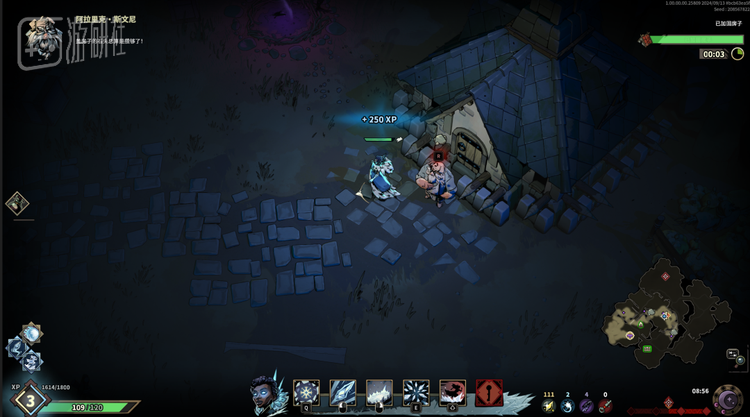
Task: Cast the ice burst ability on E
Action: [x=416, y=392]
